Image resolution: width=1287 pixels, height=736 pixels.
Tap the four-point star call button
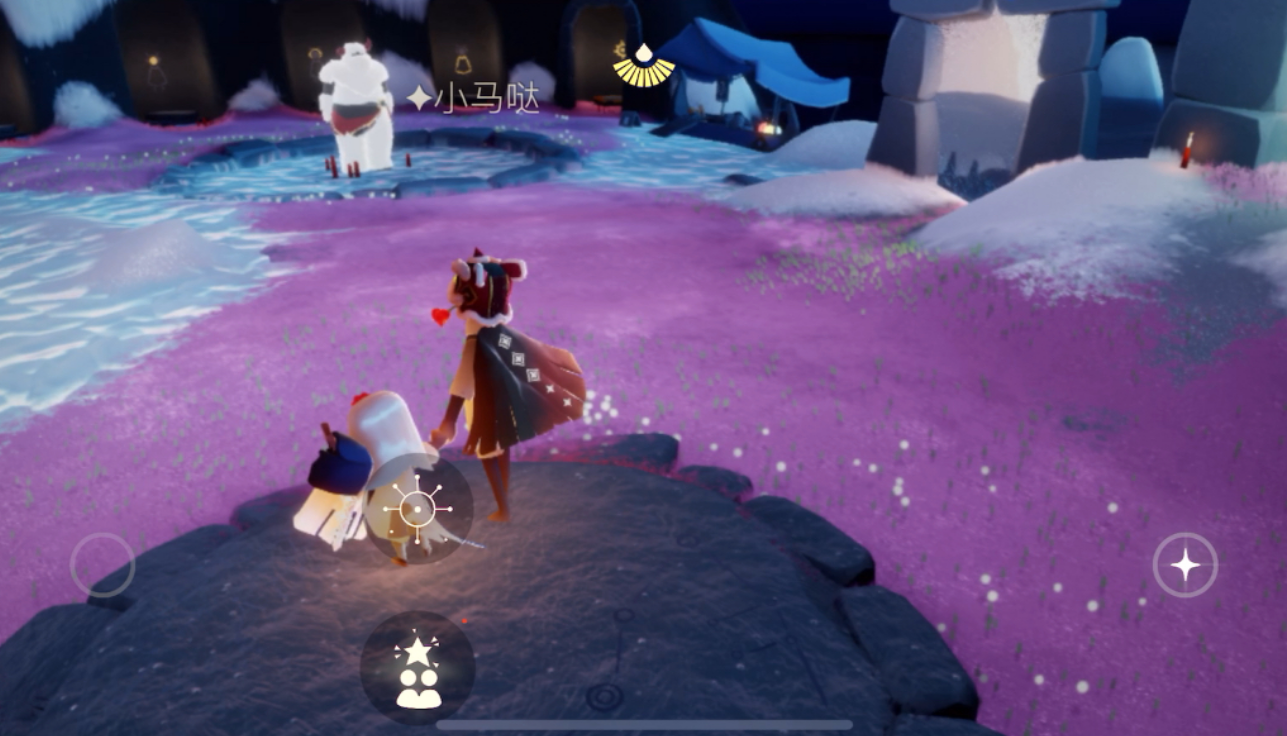click(1185, 566)
